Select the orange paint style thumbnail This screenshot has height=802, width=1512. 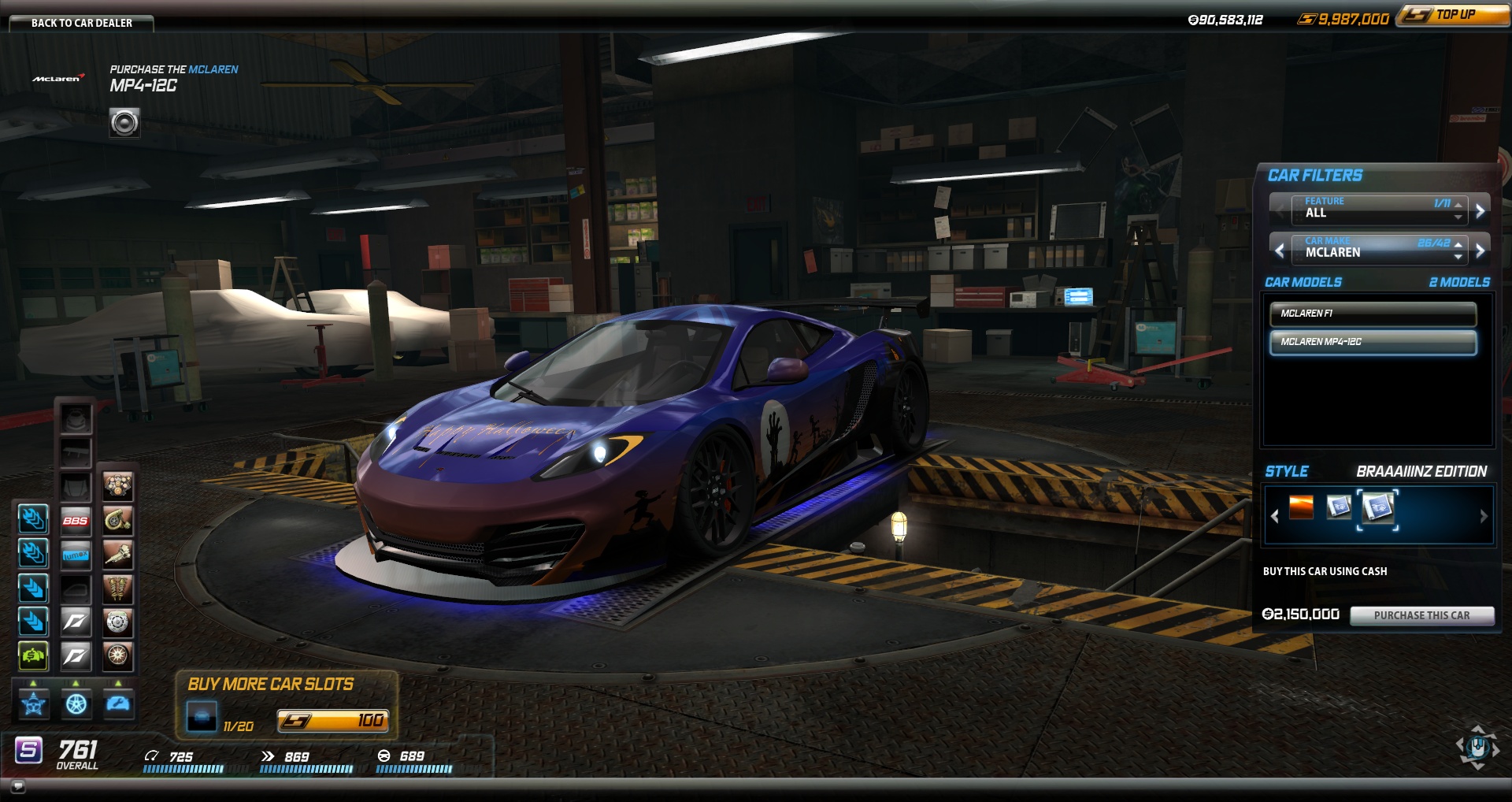1301,507
